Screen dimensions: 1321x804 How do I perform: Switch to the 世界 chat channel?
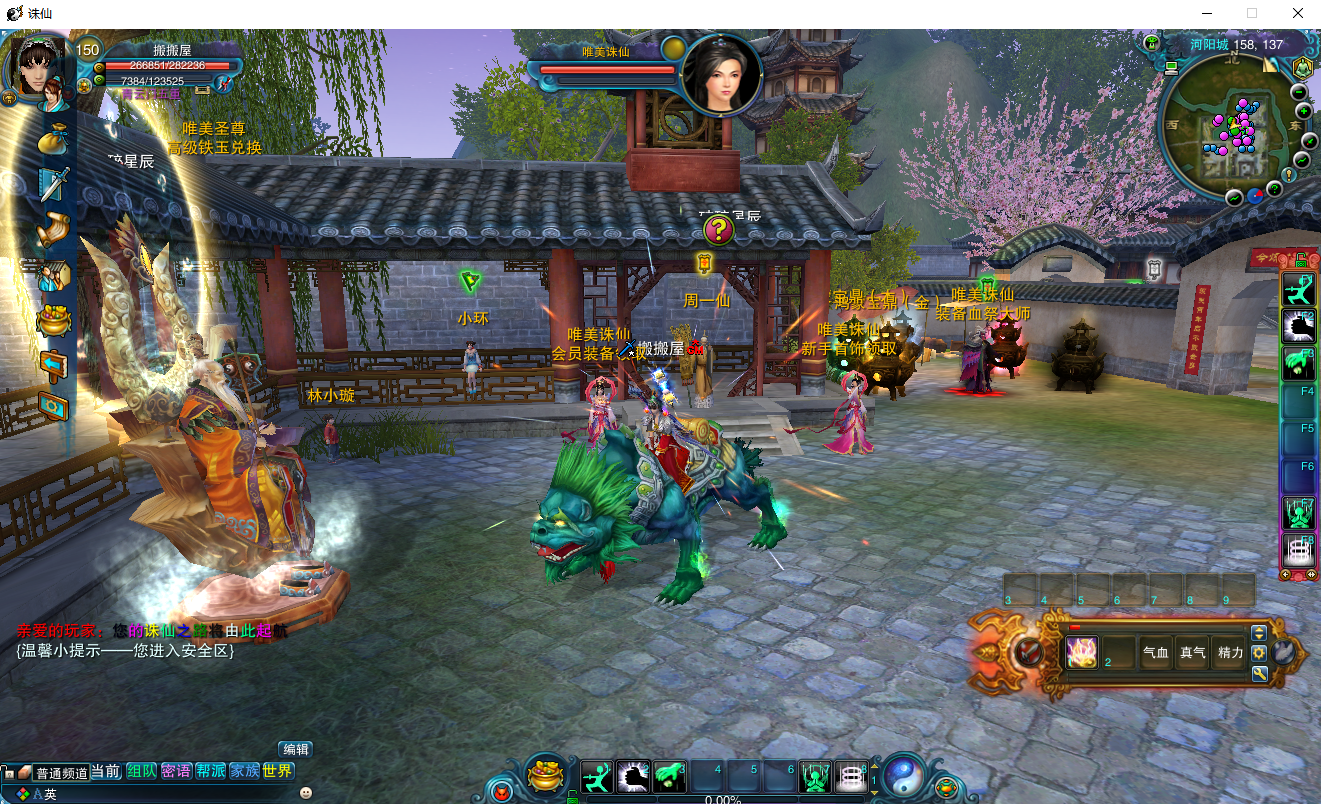278,771
